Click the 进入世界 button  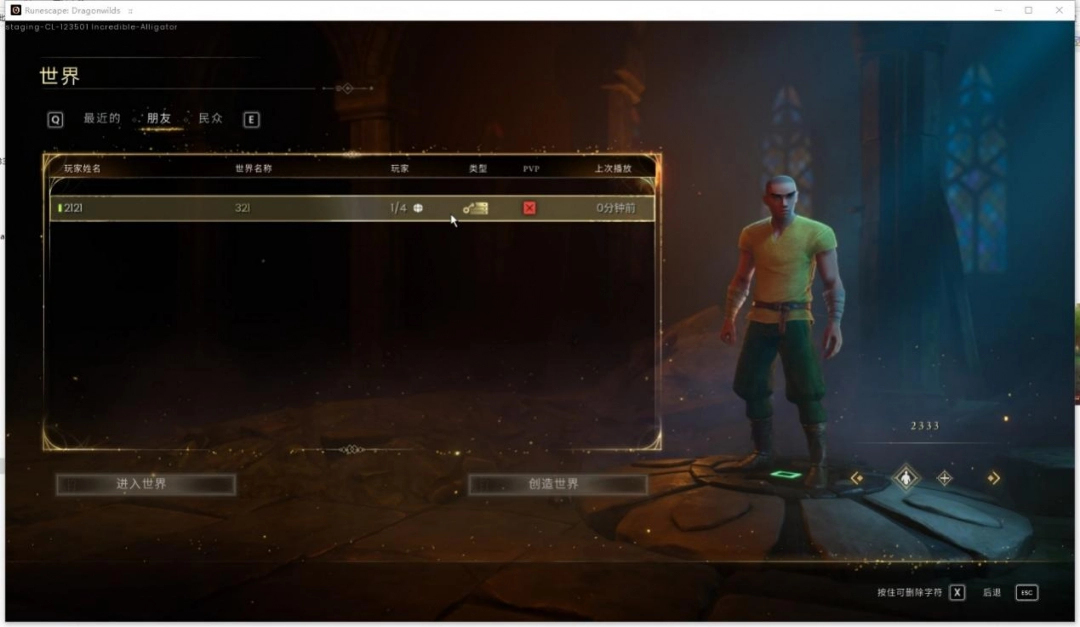pyautogui.click(x=145, y=484)
